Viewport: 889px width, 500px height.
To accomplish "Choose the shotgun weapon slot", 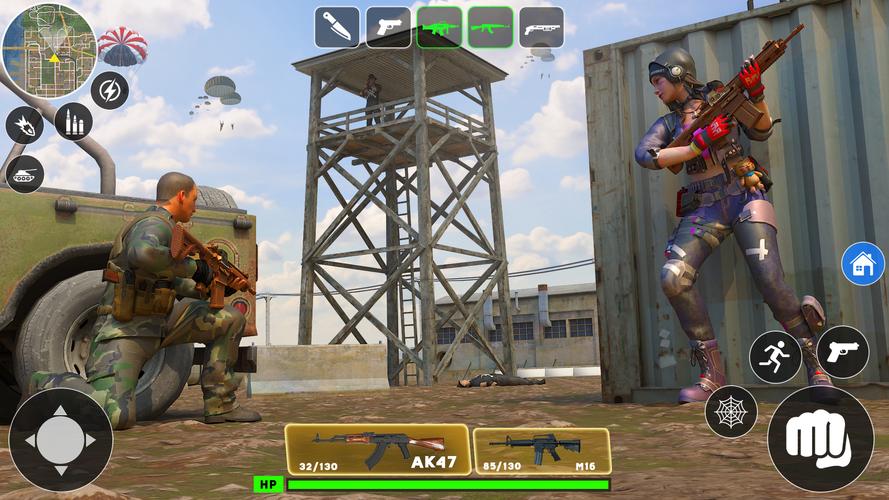I will [541, 28].
